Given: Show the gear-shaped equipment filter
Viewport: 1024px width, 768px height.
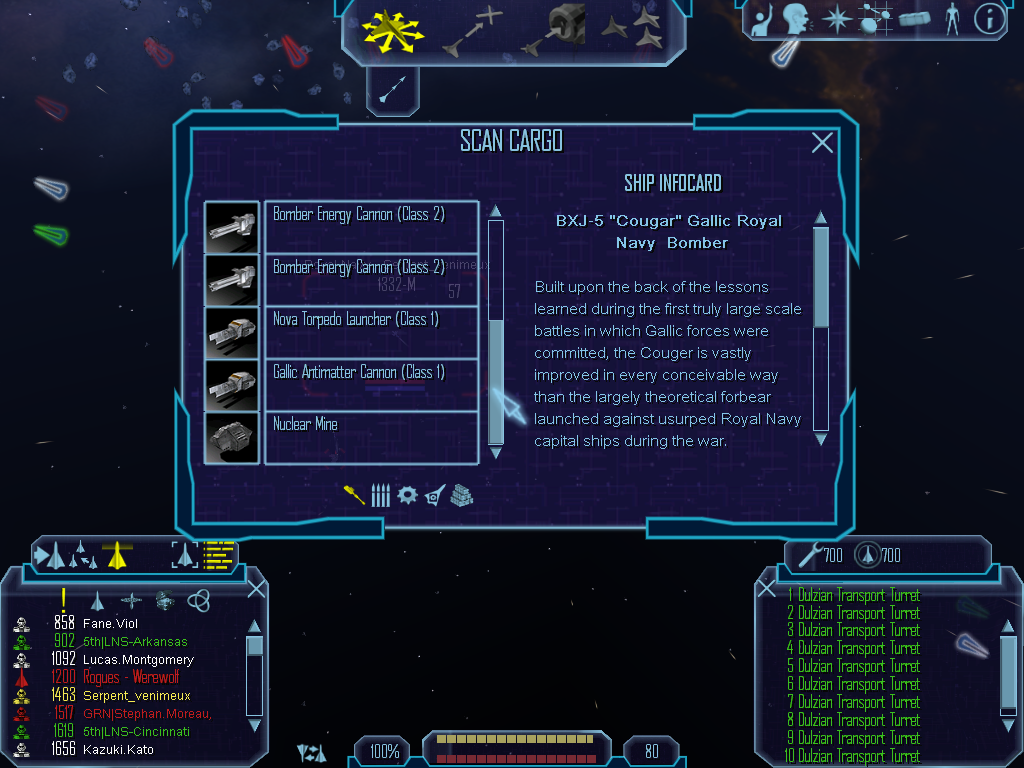Looking at the screenshot, I should (x=406, y=495).
